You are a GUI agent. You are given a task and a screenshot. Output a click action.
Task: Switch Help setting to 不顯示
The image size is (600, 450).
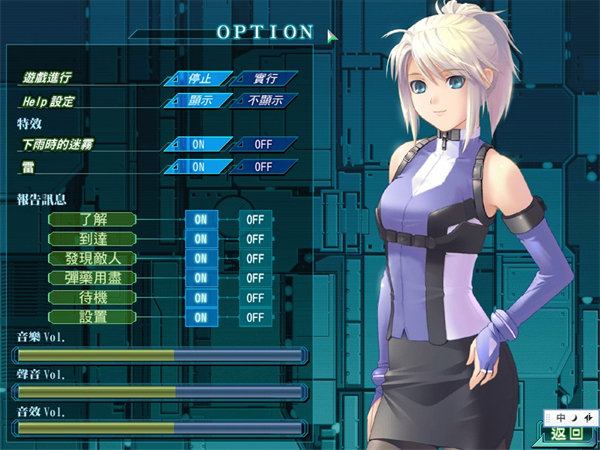pos(264,100)
